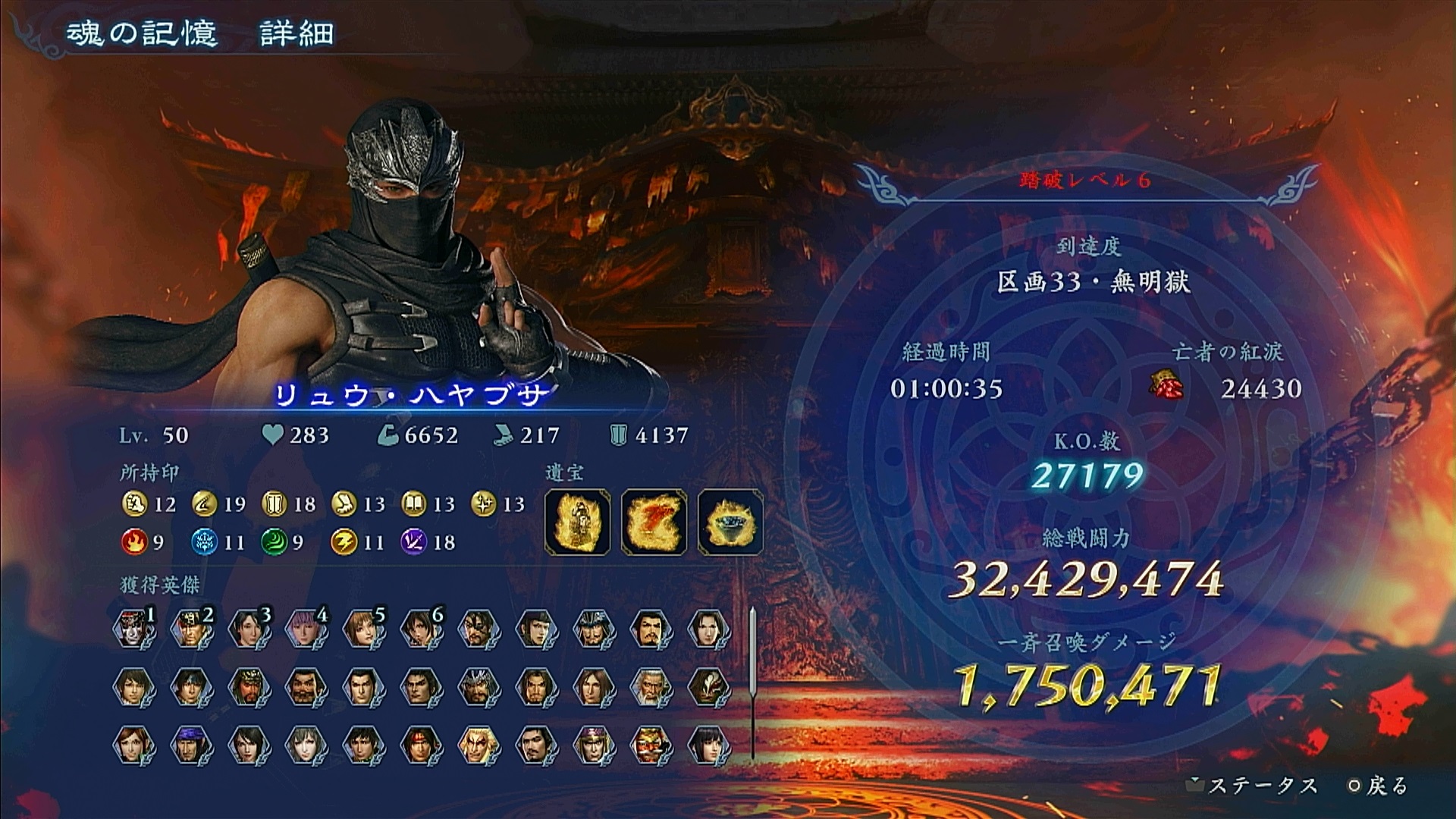The width and height of the screenshot is (1456, 819).
Task: Choose the hero portrait numbered 1
Action: tap(134, 629)
